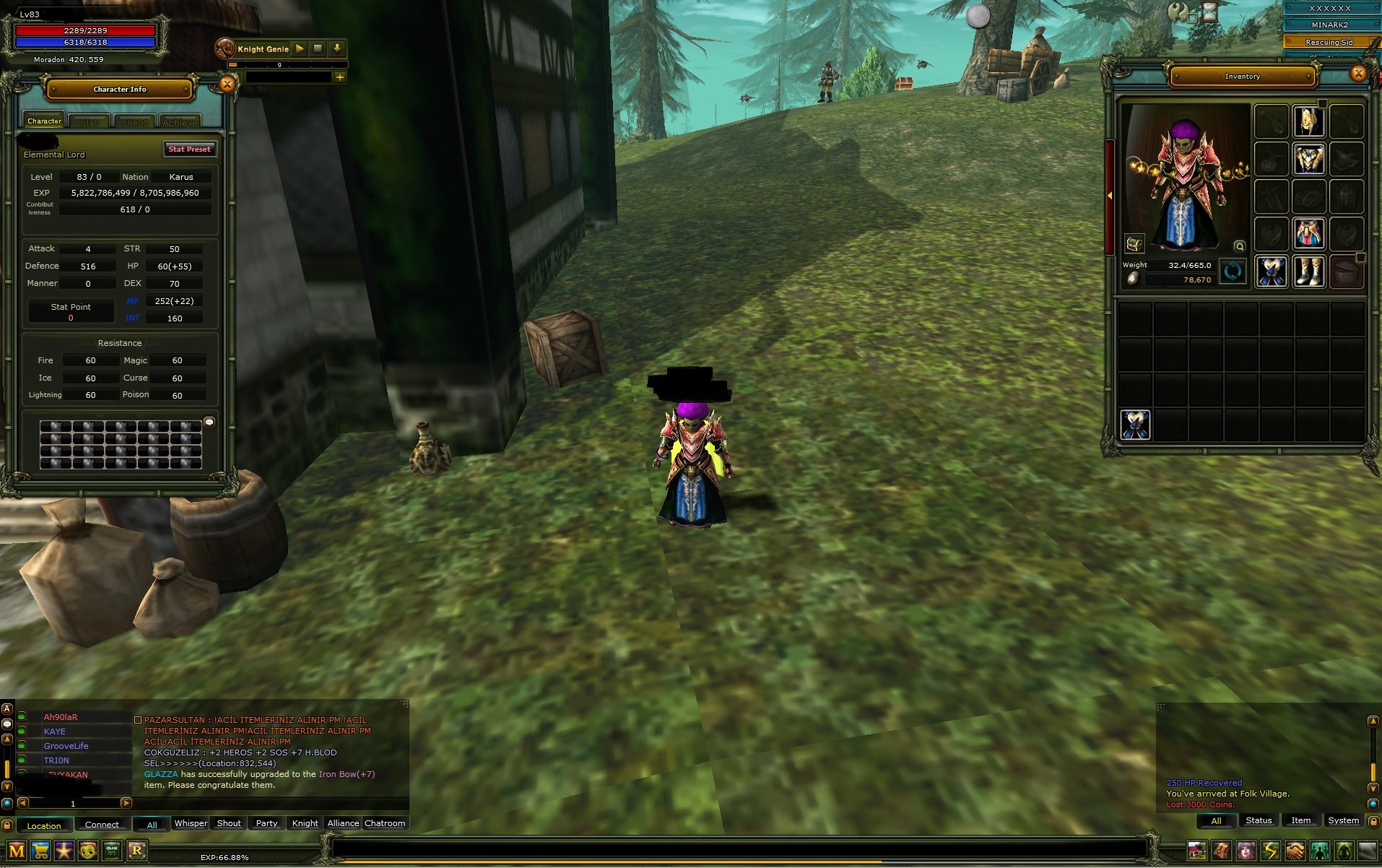The height and width of the screenshot is (868, 1382).
Task: Open the Knight chat channel filter
Action: tap(304, 823)
